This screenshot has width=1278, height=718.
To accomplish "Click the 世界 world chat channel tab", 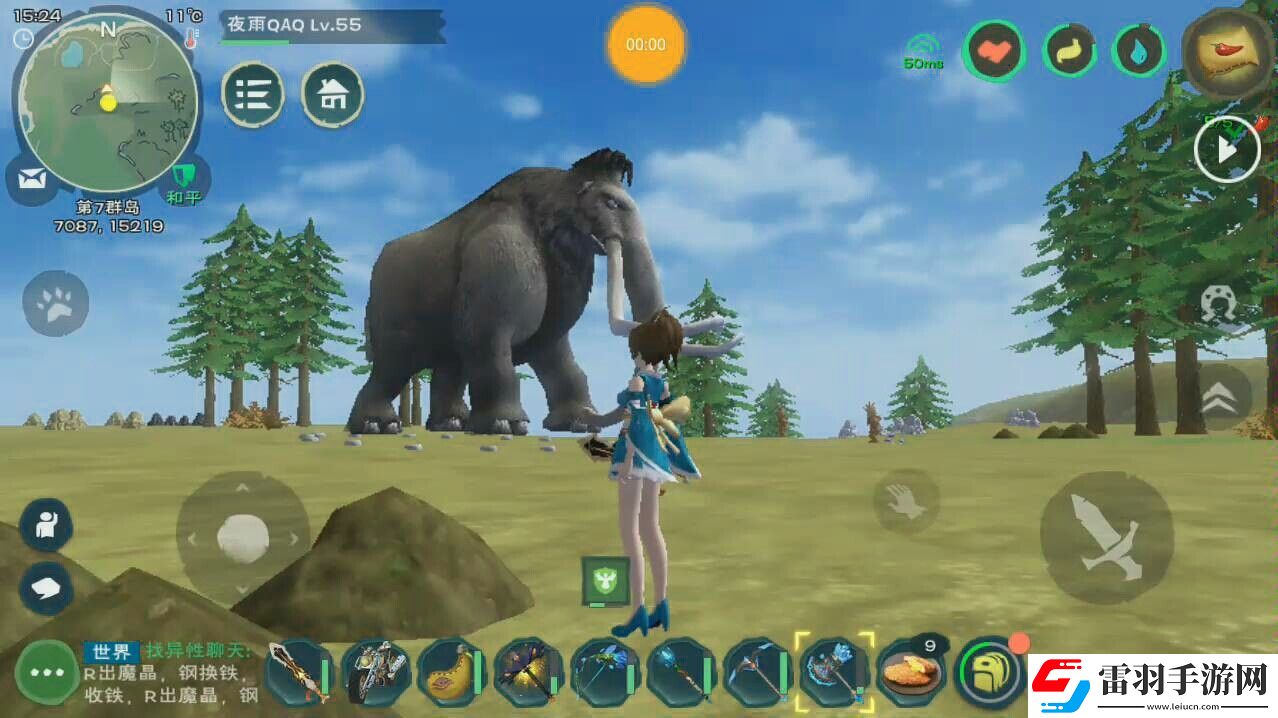I will click(x=110, y=652).
